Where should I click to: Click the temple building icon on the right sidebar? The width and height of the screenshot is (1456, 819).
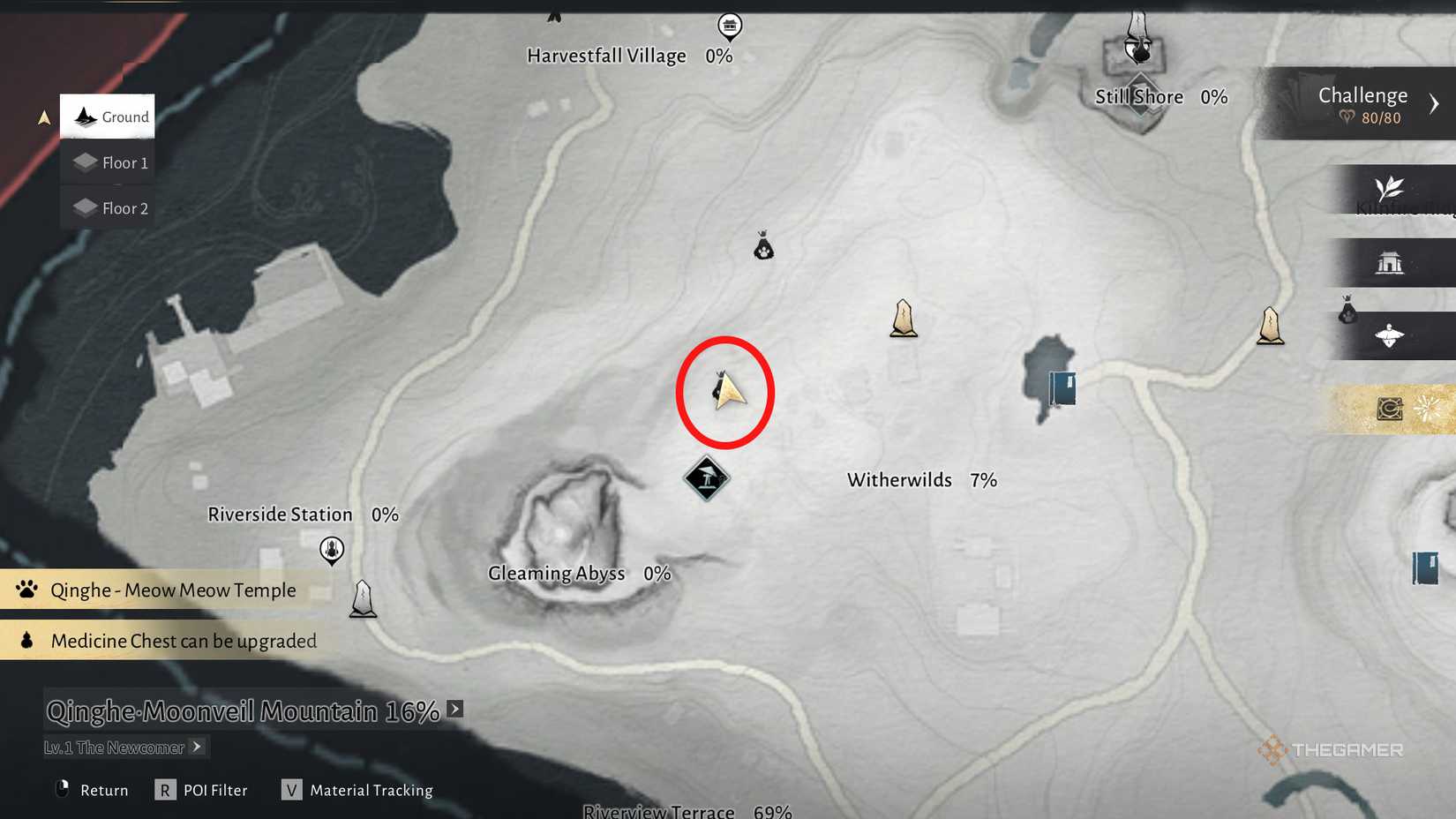coord(1390,262)
